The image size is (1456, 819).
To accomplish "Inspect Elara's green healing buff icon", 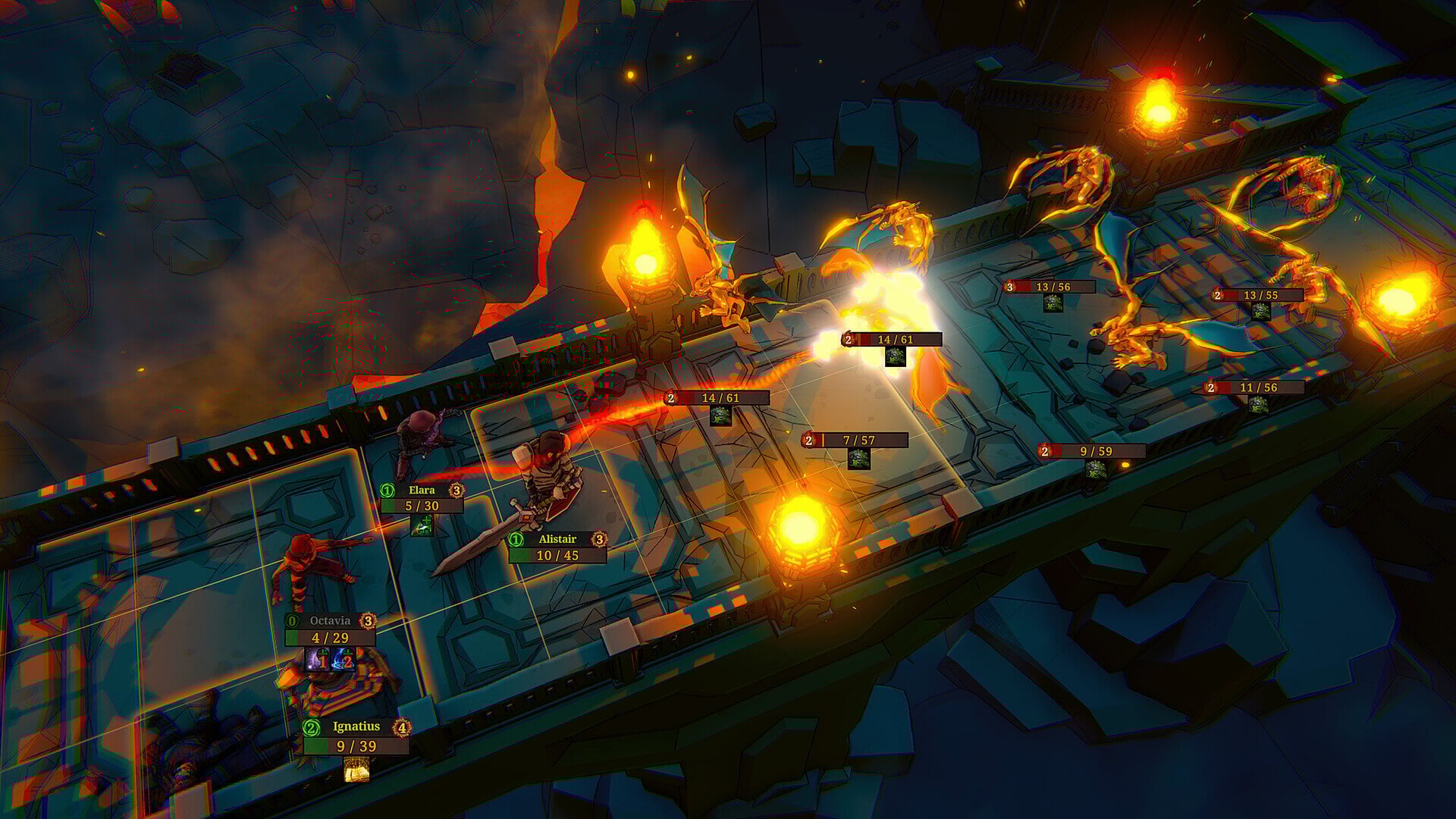I will point(422,525).
